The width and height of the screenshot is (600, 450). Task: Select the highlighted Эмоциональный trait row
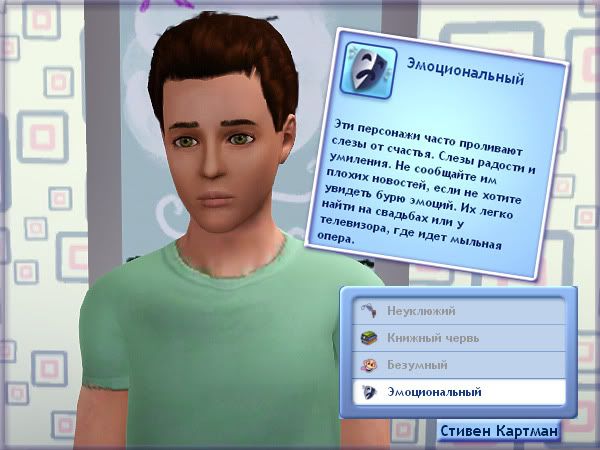click(457, 392)
